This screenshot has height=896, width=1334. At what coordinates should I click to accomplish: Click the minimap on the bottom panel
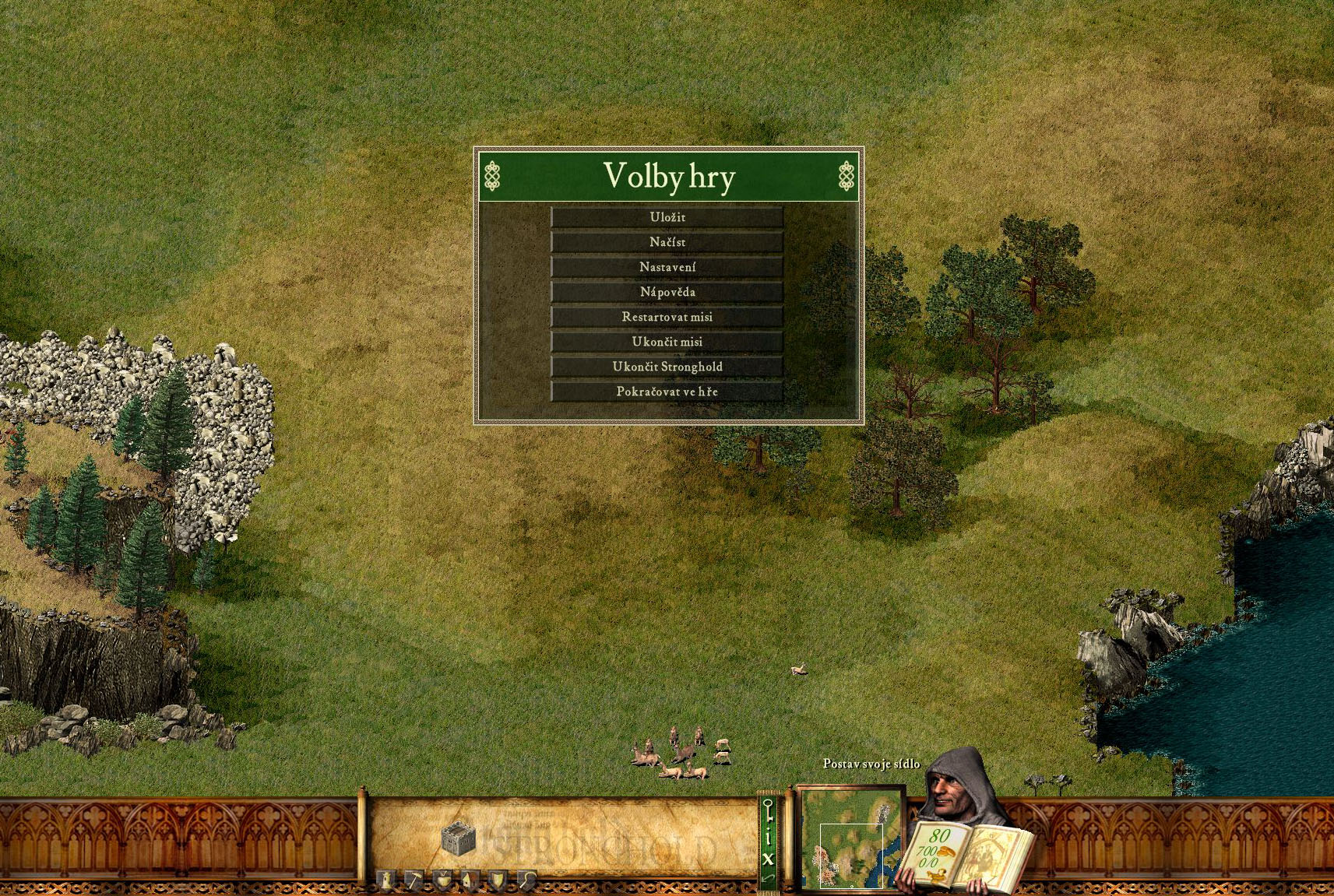click(x=850, y=838)
